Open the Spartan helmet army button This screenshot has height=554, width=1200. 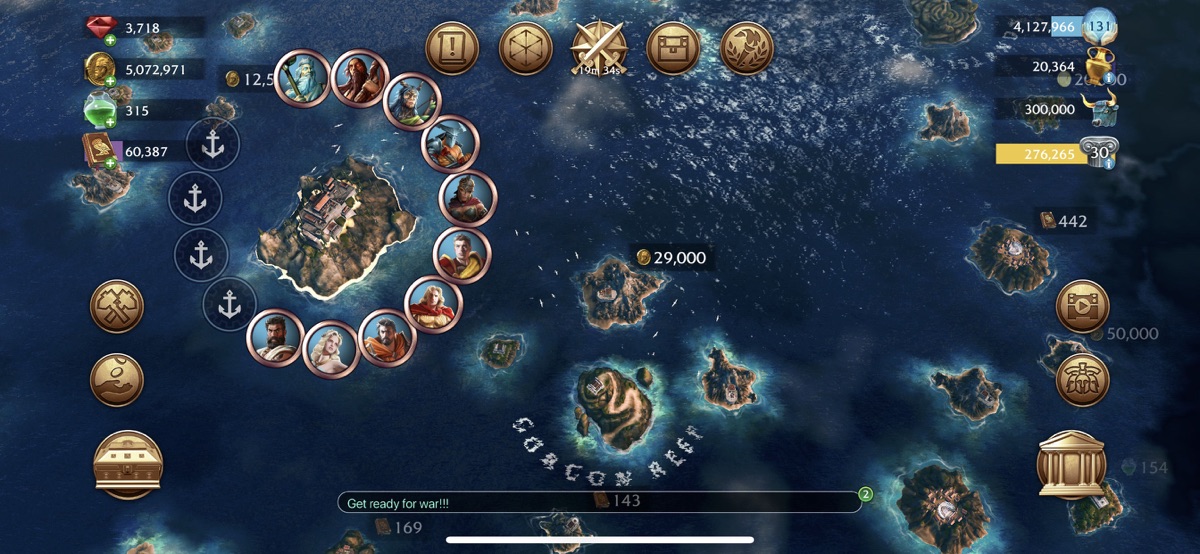(1083, 380)
